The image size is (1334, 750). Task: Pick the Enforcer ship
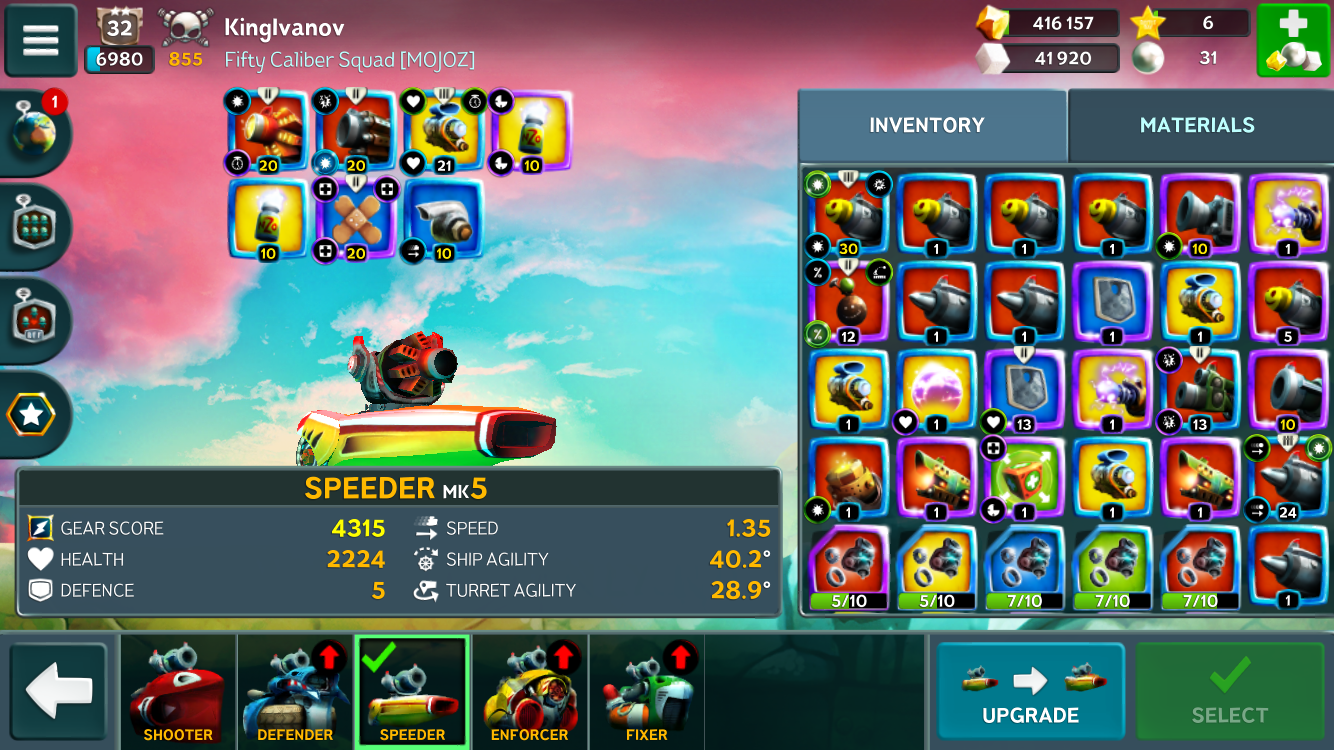click(529, 692)
